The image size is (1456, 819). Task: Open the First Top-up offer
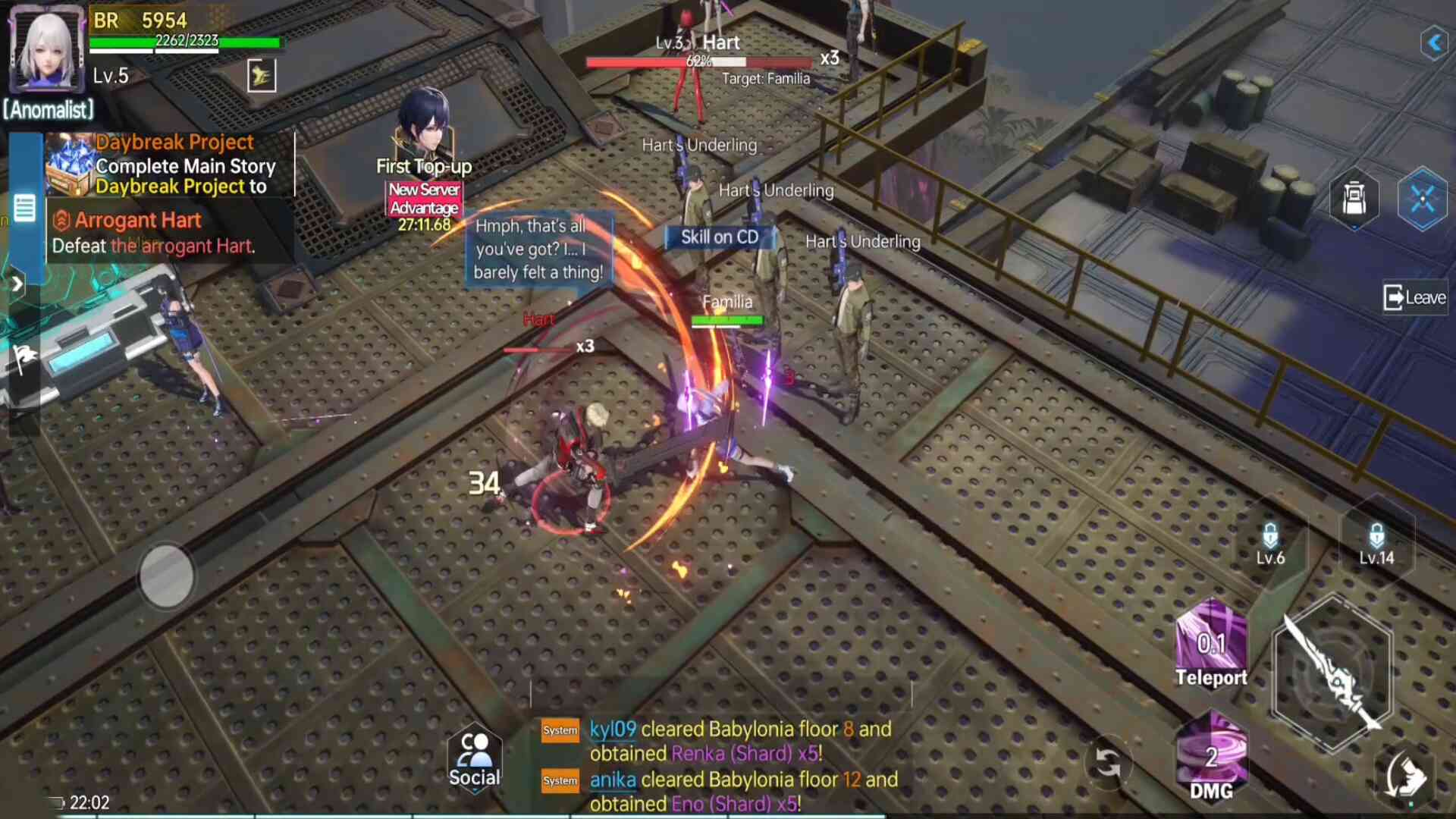pyautogui.click(x=424, y=135)
